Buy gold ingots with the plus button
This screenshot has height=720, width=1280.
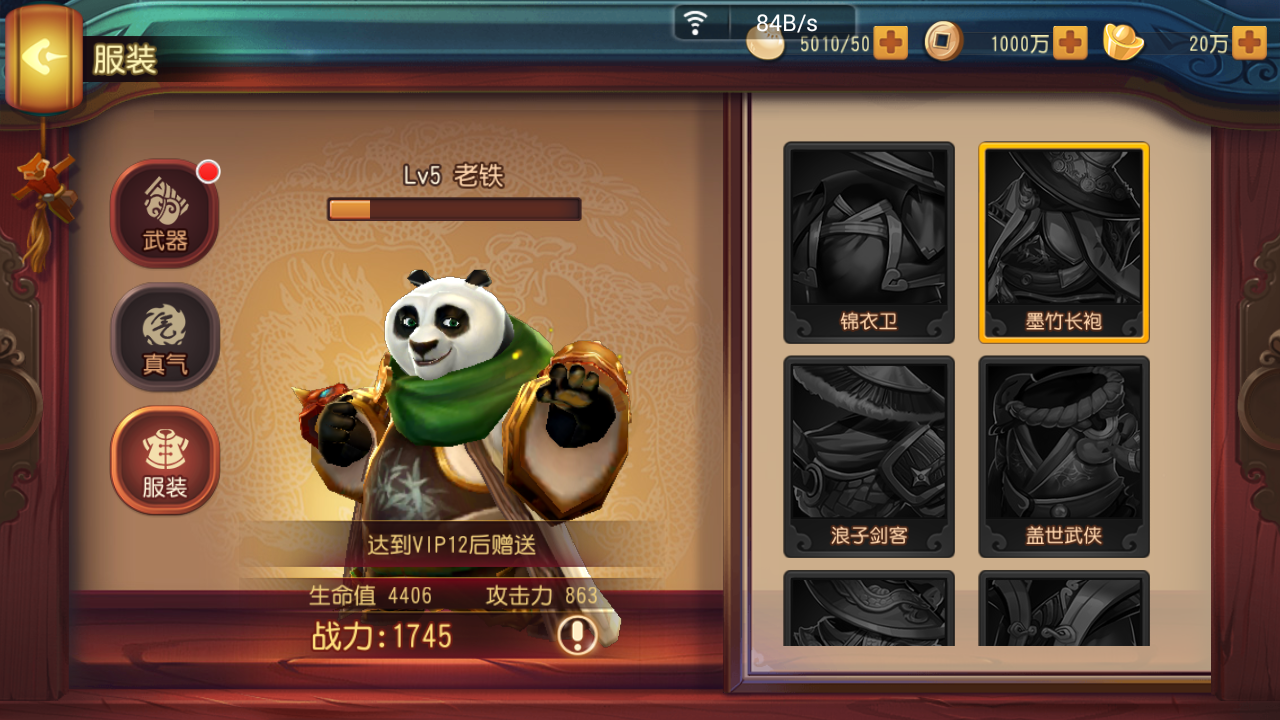(1249, 43)
